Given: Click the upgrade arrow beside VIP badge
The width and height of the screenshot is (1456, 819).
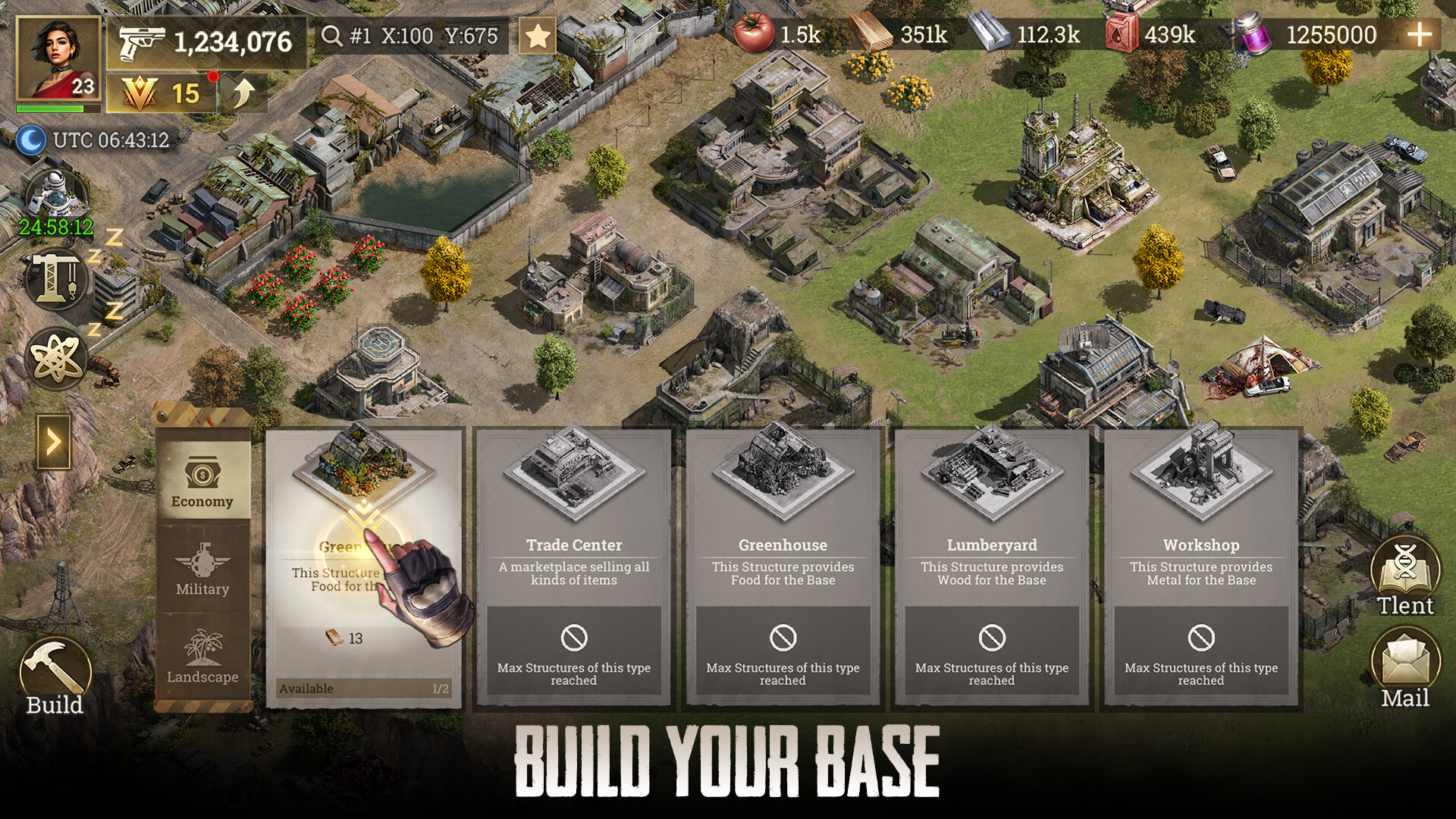Looking at the screenshot, I should (x=242, y=93).
